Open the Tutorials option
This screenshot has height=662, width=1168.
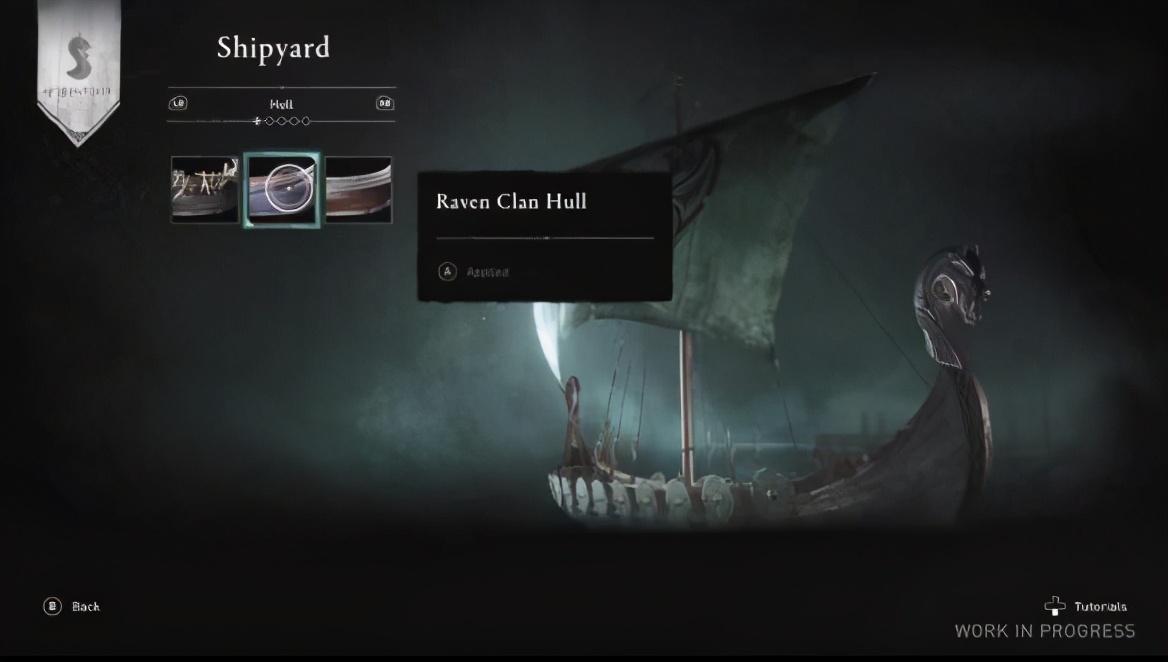[1086, 606]
